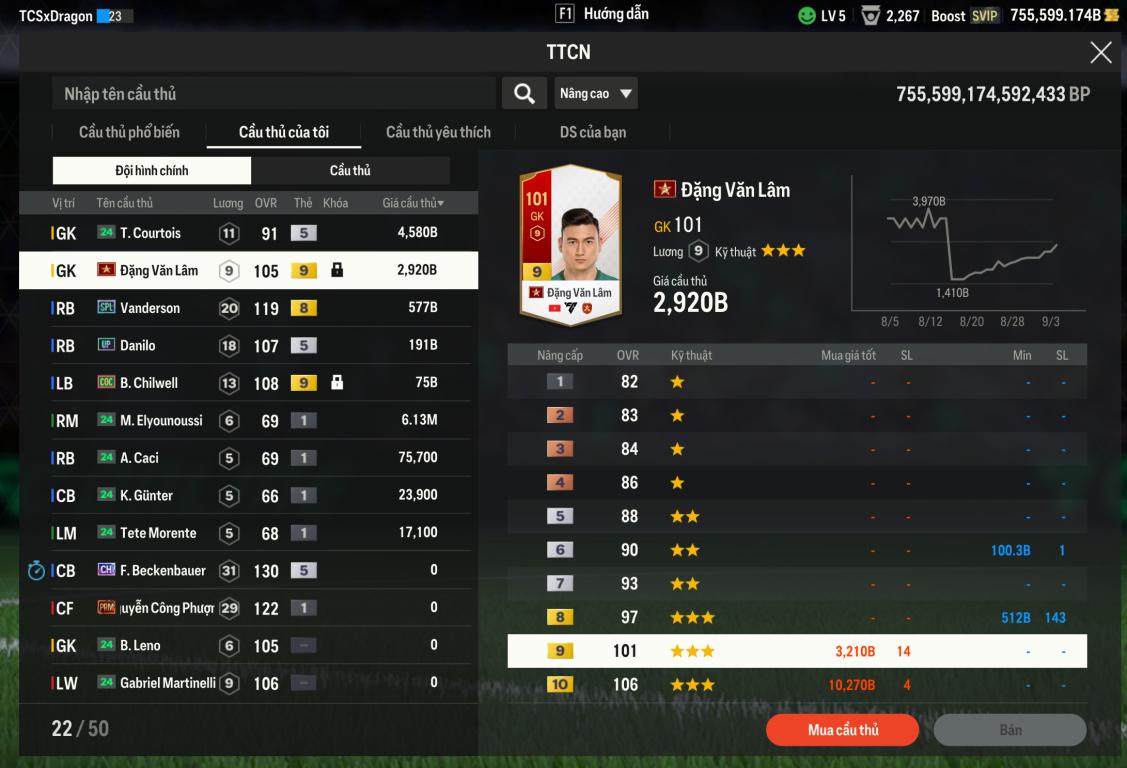Screen dimensions: 1127x768
Task: Switch to Cầu thủ phổ biến tab
Action: 129,132
